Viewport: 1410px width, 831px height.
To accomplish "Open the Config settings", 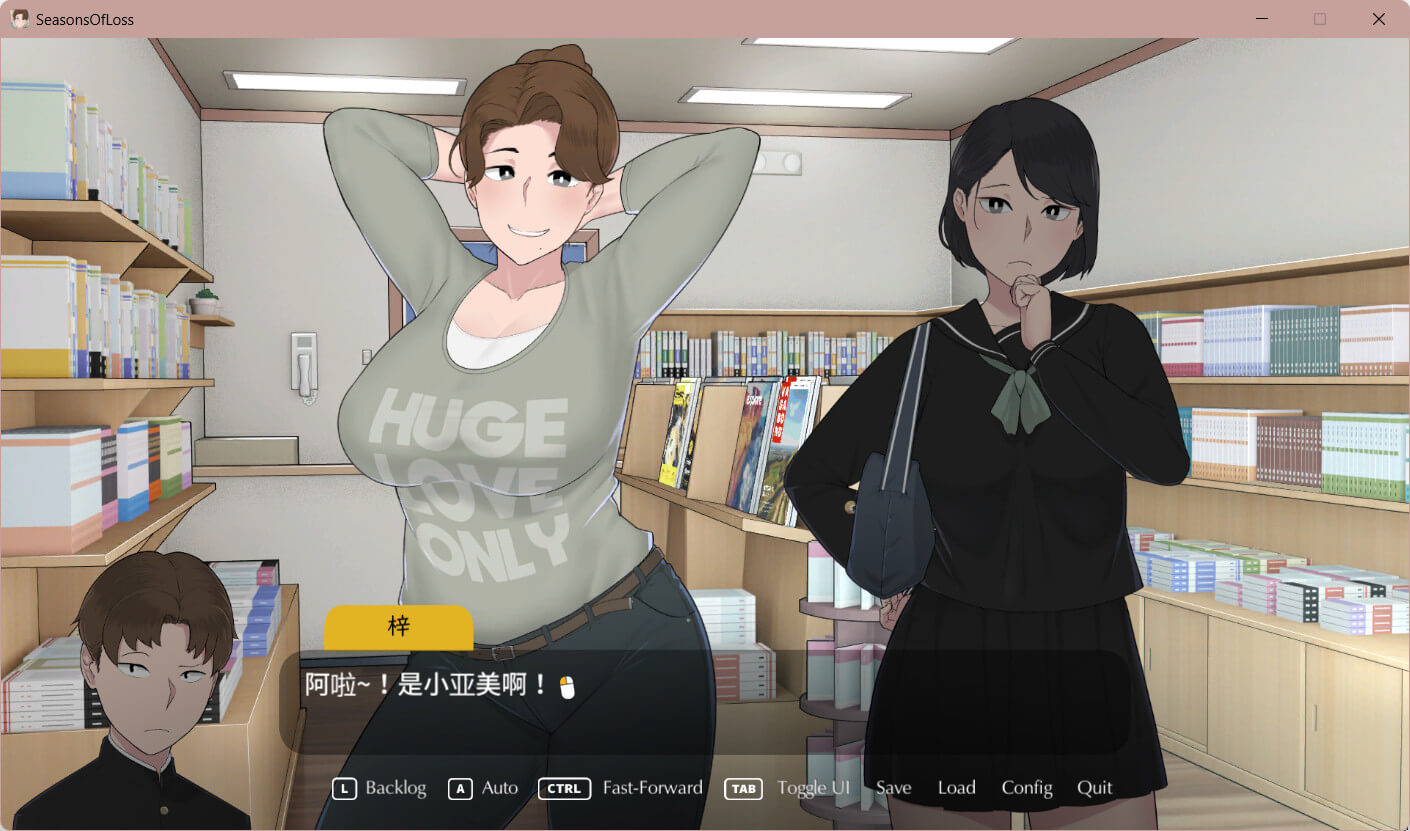I will pos(1027,788).
